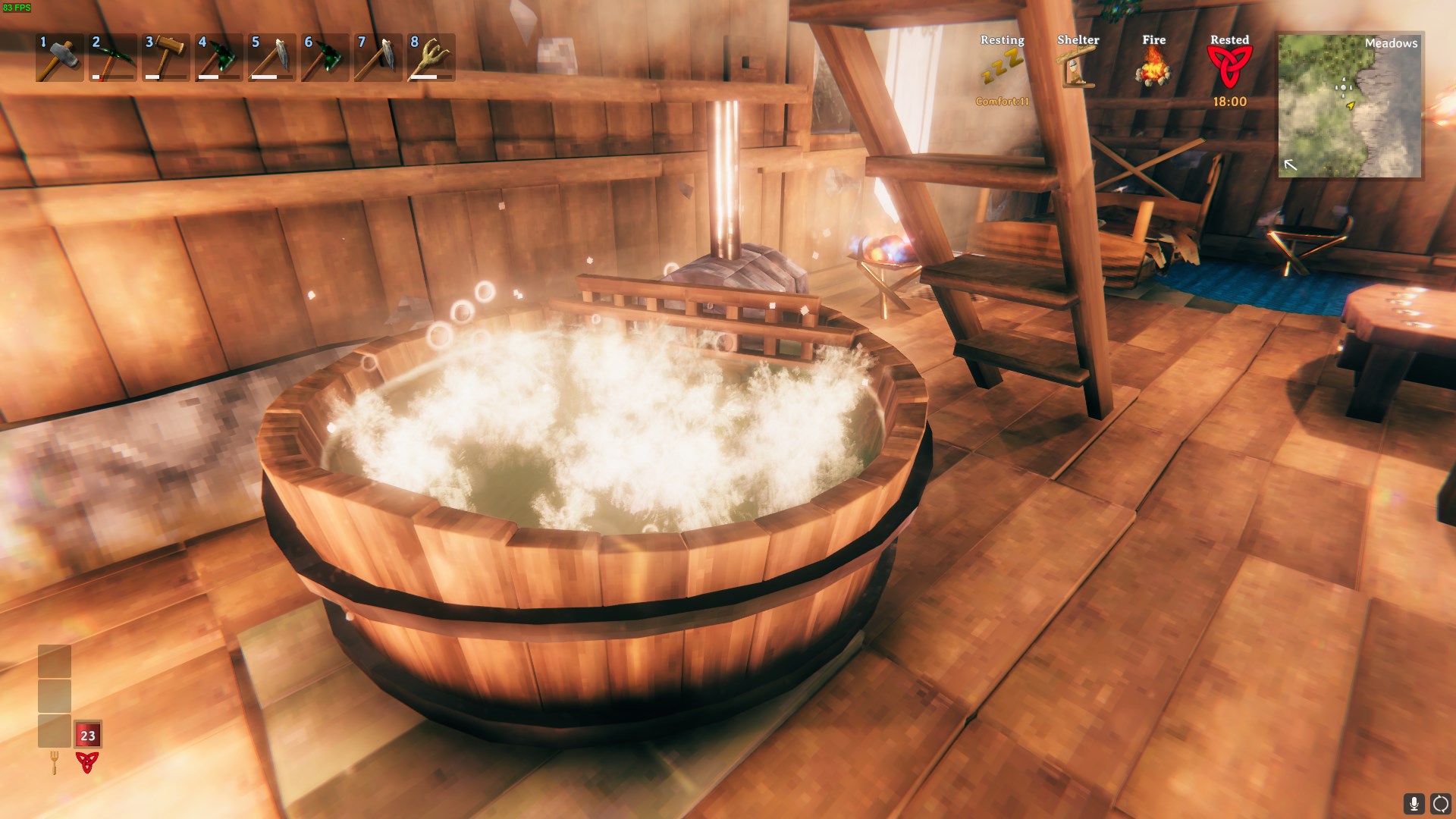The image size is (1456, 819).
Task: Click the Shelter status effect icon
Action: tap(1078, 68)
